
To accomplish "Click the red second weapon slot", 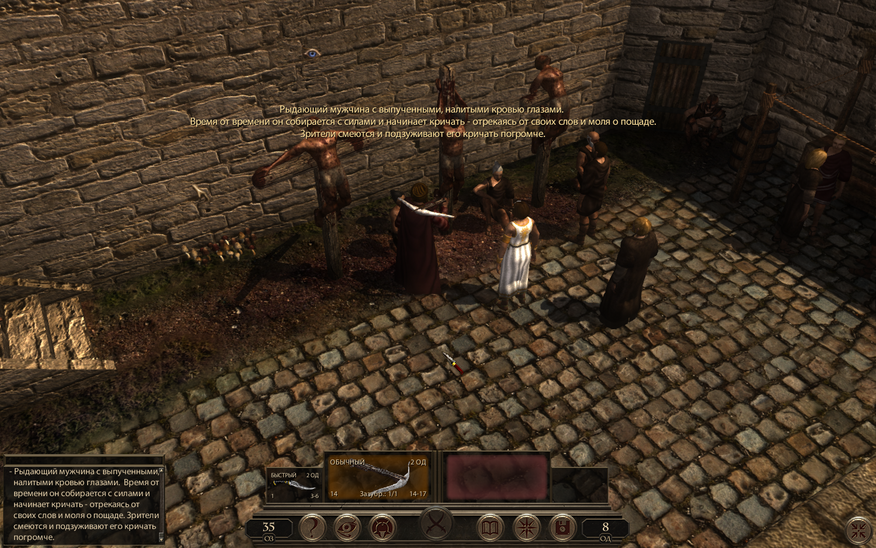I will pyautogui.click(x=496, y=476).
